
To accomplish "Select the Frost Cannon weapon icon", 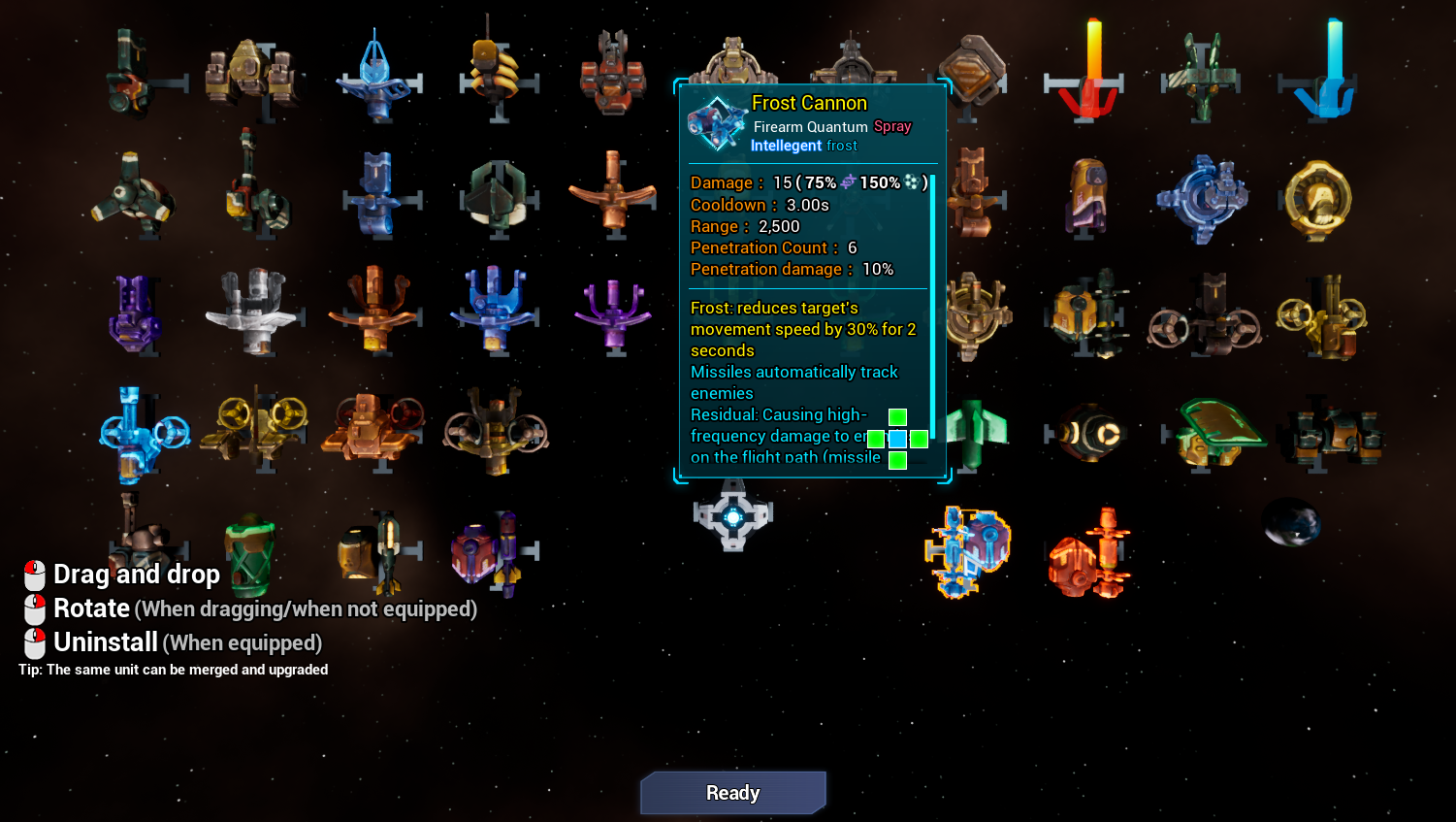I will tap(967, 551).
